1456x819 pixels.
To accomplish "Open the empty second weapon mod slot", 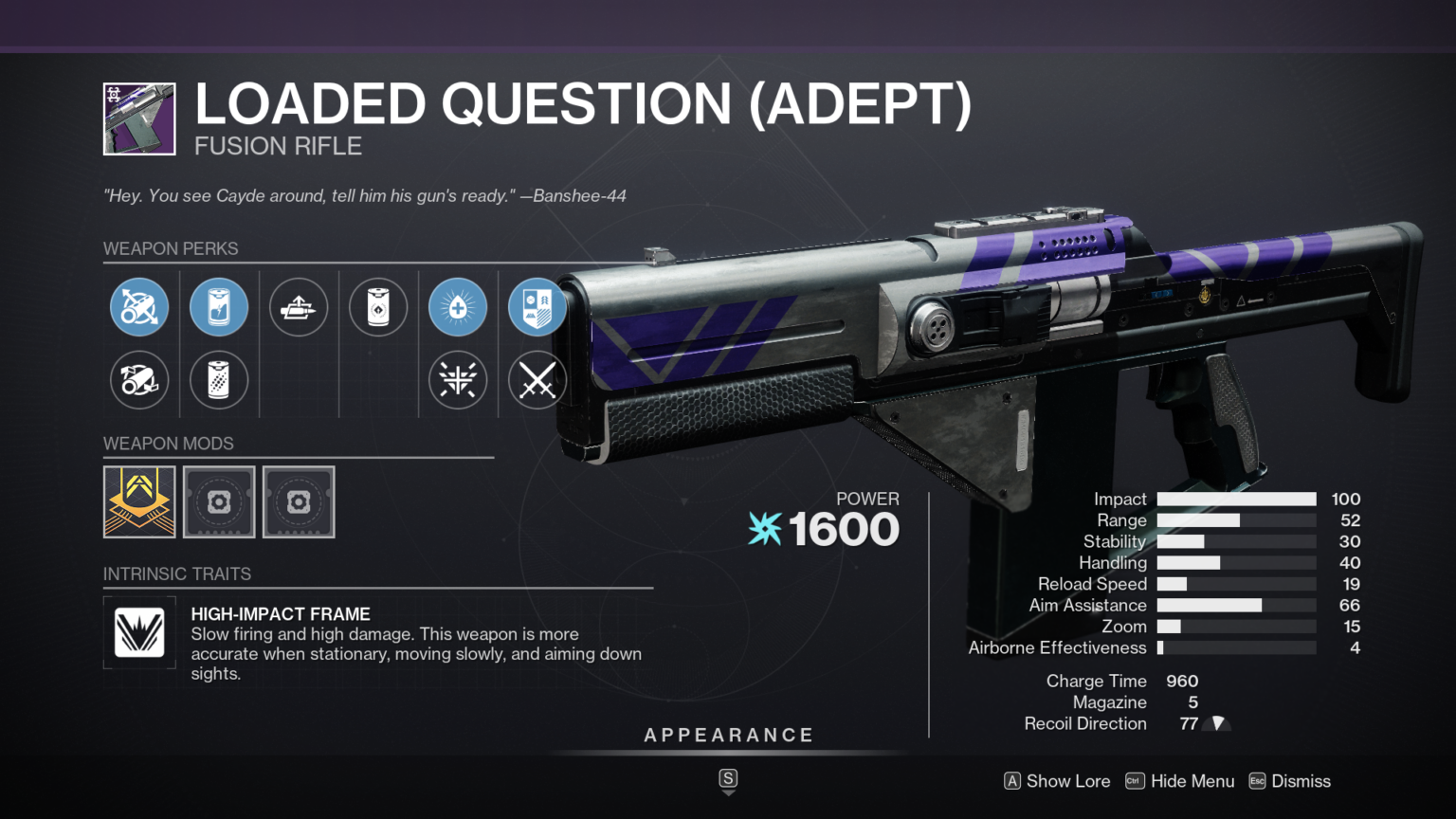I will (x=219, y=501).
